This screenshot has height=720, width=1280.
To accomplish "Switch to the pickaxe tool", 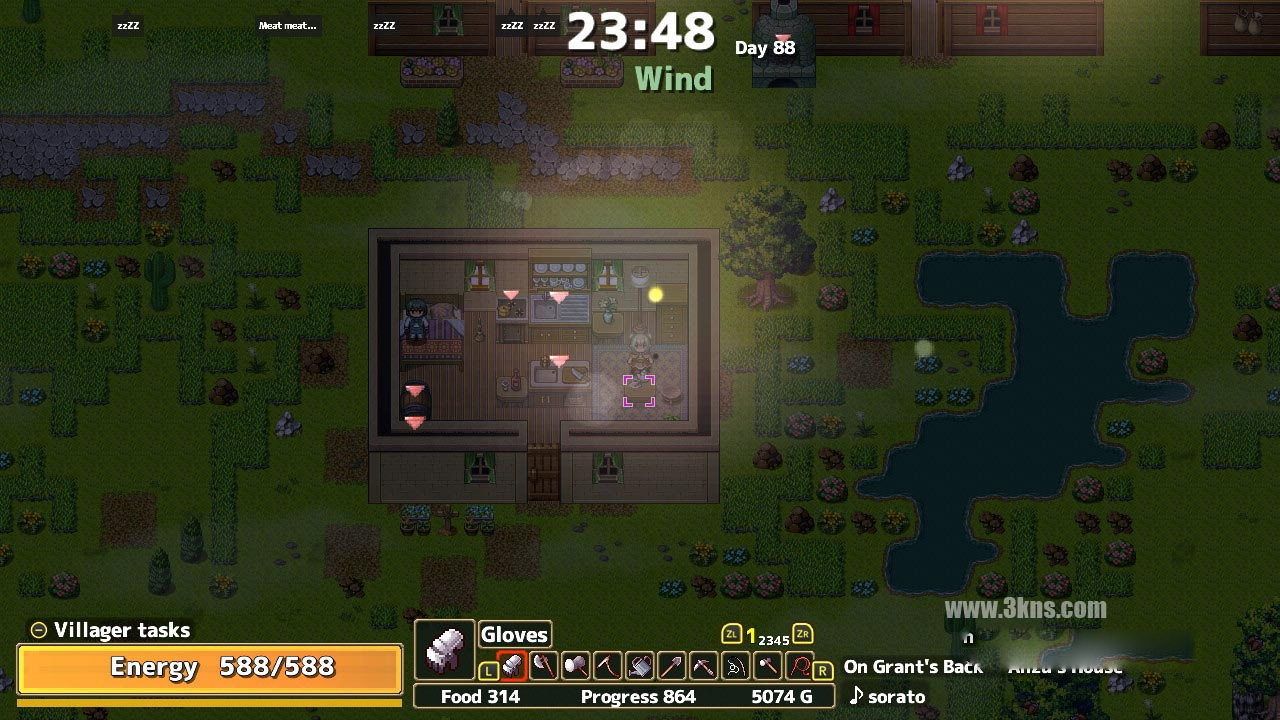I will pos(704,665).
